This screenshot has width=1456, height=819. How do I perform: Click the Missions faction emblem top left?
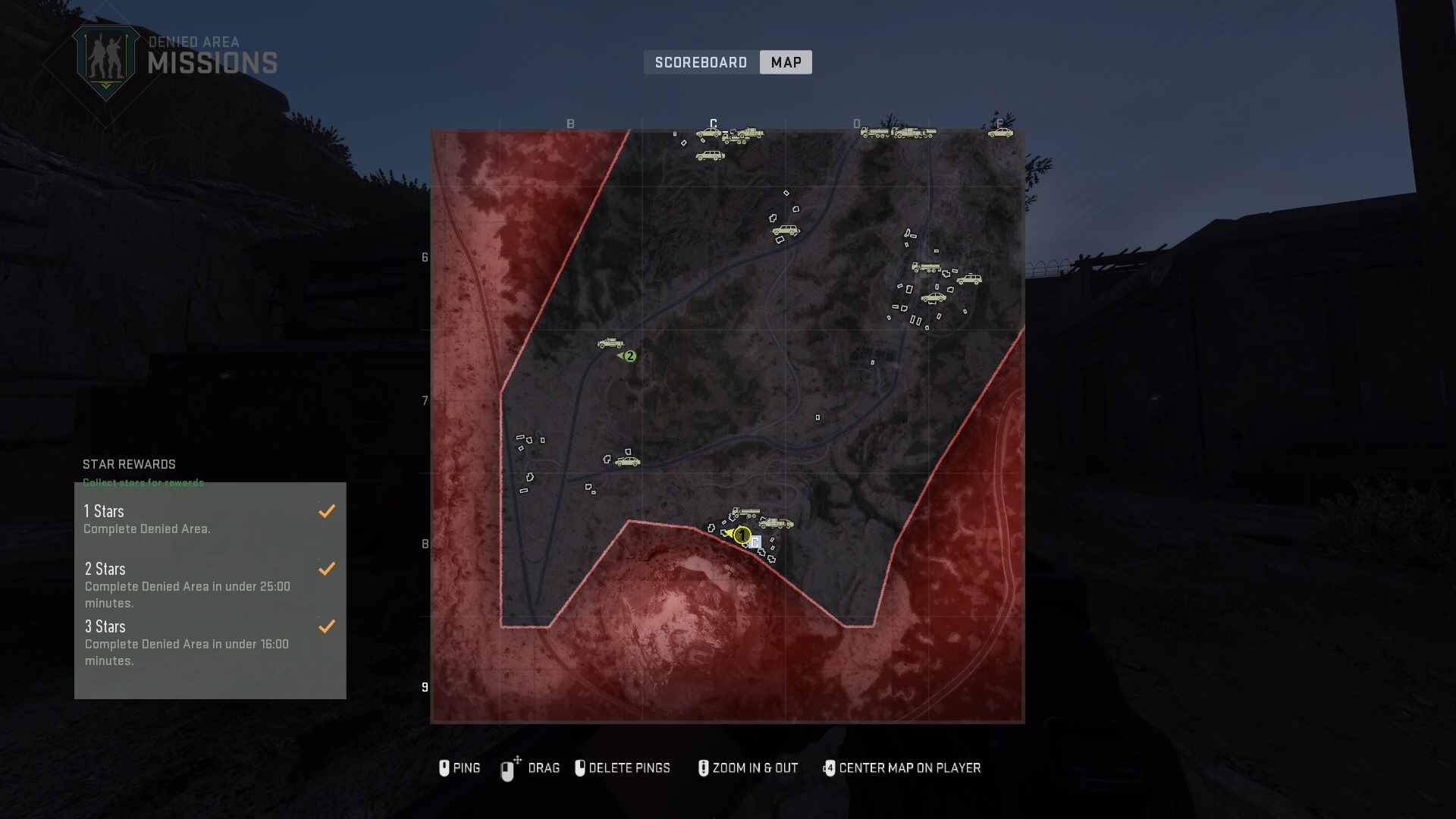(x=106, y=57)
